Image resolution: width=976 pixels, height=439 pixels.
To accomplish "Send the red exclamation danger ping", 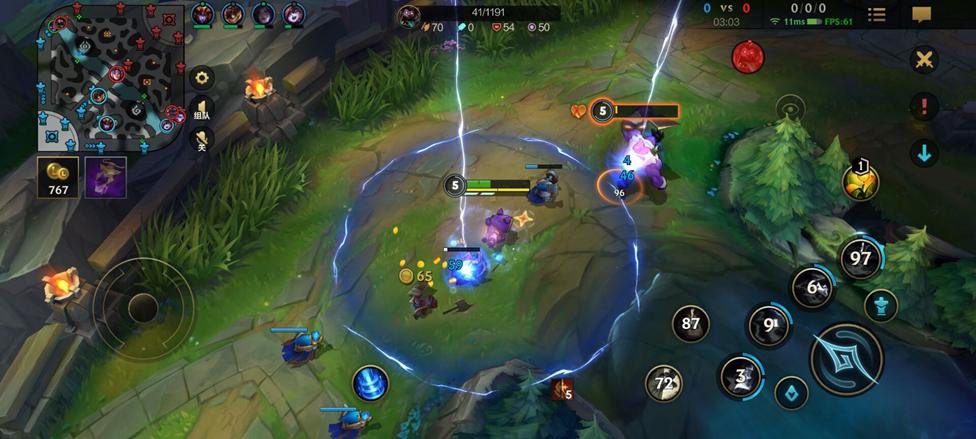I will 924,106.
